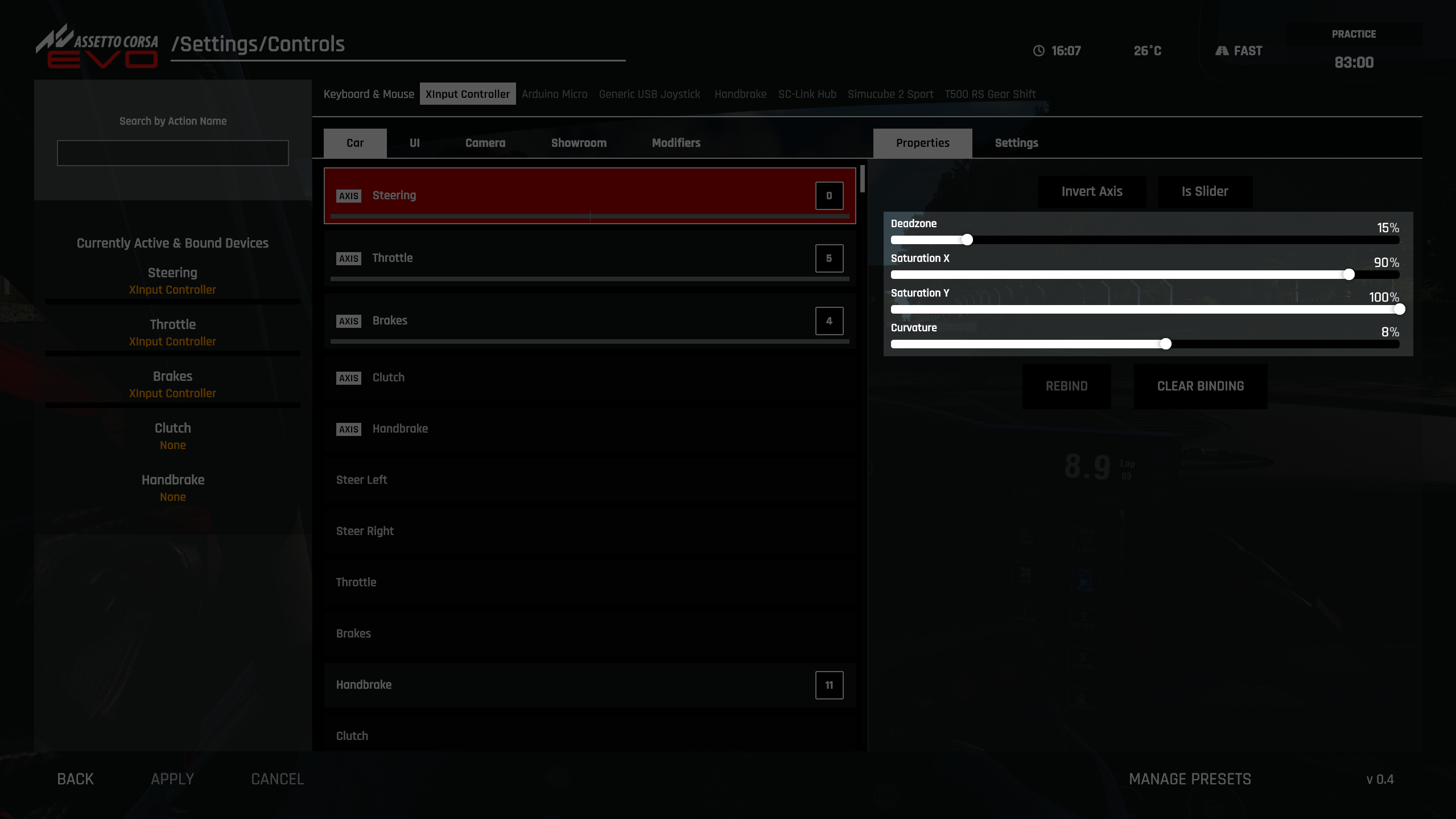1456x819 pixels.
Task: Click the clock icon beside 16:07
Action: tap(1038, 50)
